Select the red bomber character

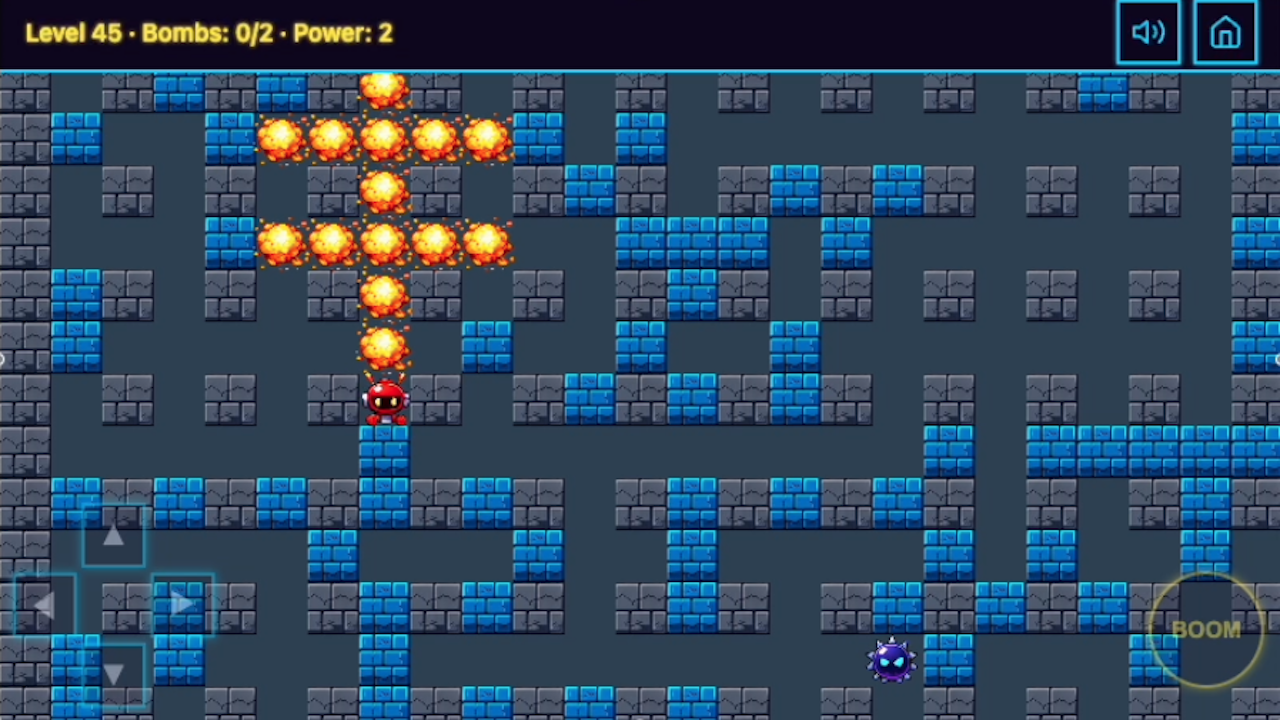(385, 400)
